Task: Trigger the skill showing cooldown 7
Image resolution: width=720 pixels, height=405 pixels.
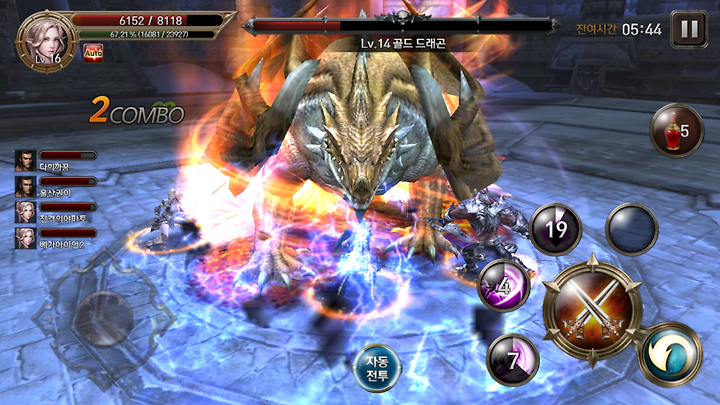Action: pyautogui.click(x=513, y=359)
